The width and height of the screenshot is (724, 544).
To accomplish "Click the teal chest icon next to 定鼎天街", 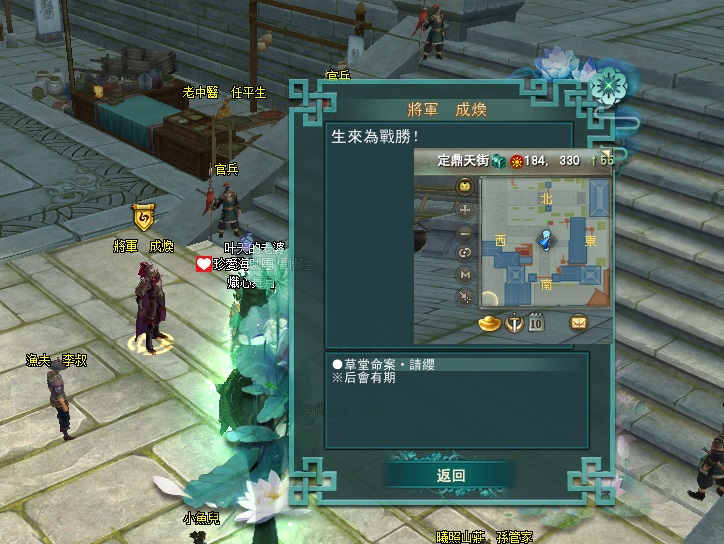I will (500, 161).
